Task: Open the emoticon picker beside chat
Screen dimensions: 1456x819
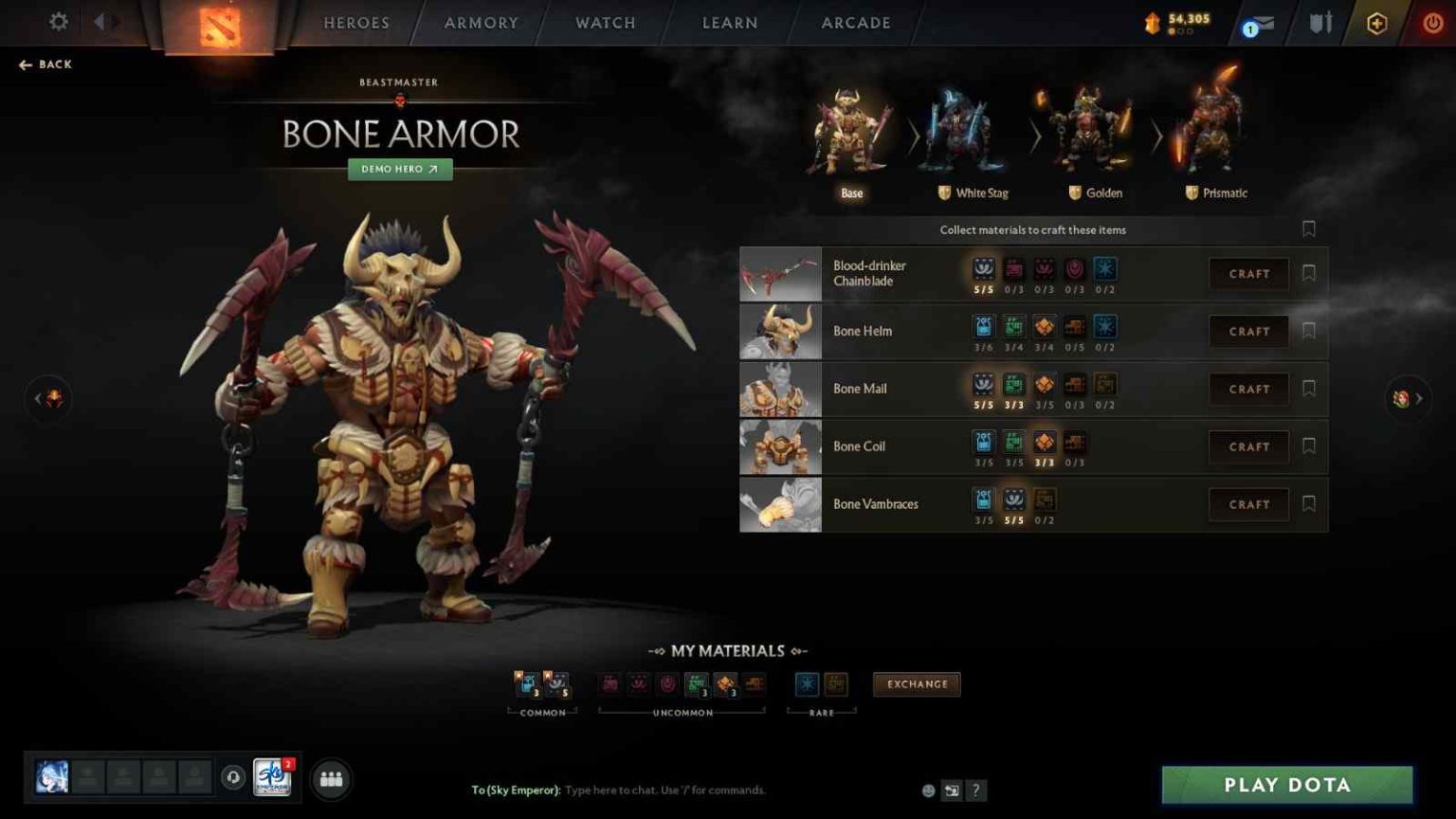Action: (926, 790)
